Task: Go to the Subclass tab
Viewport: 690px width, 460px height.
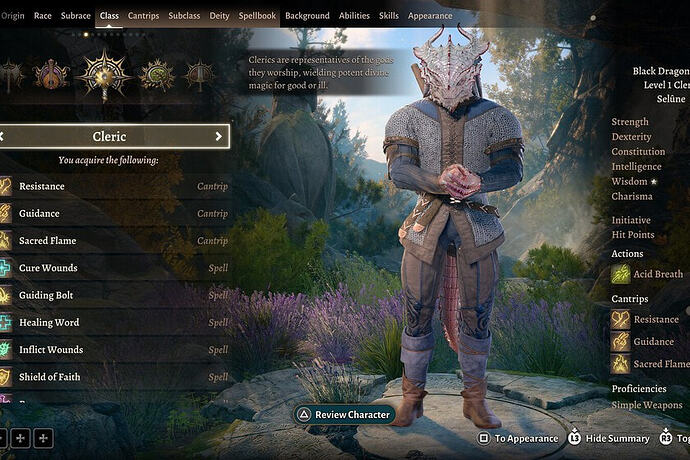Action: [184, 16]
